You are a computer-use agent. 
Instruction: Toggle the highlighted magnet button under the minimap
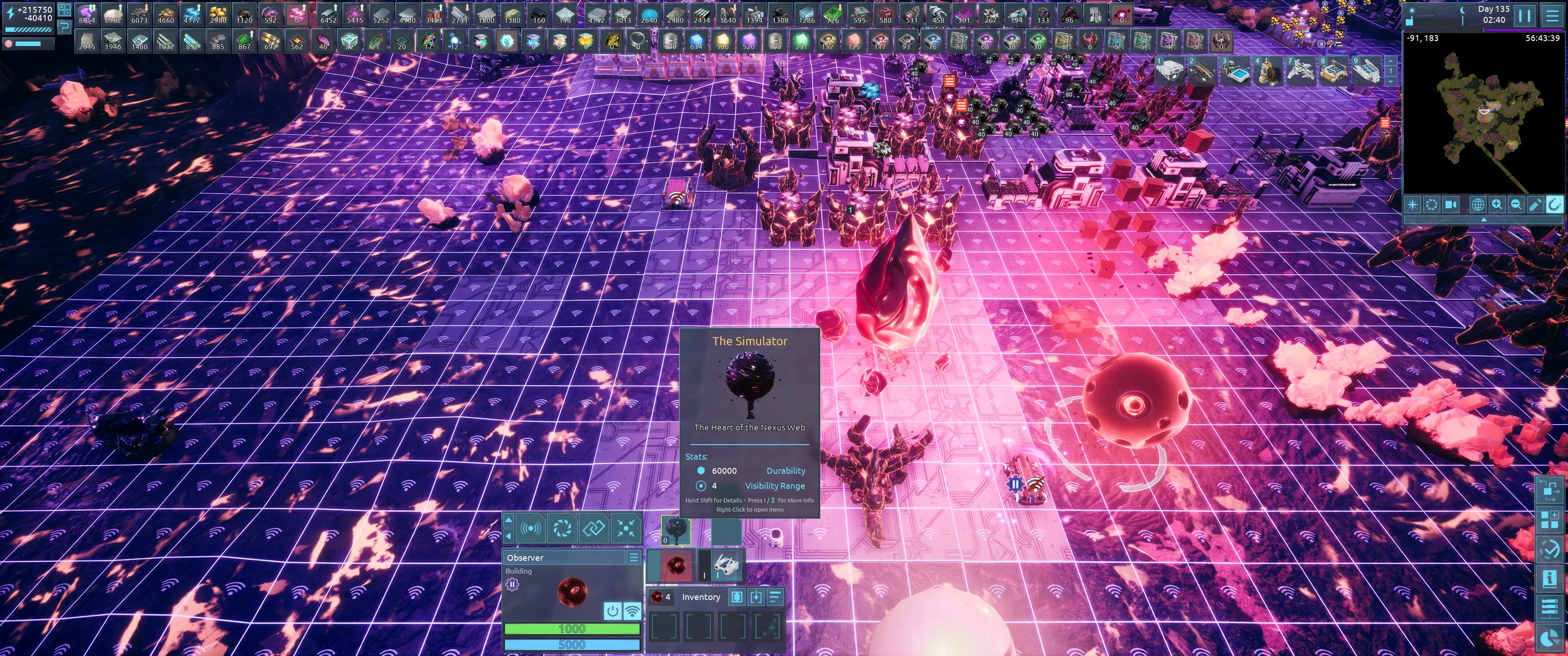1554,205
